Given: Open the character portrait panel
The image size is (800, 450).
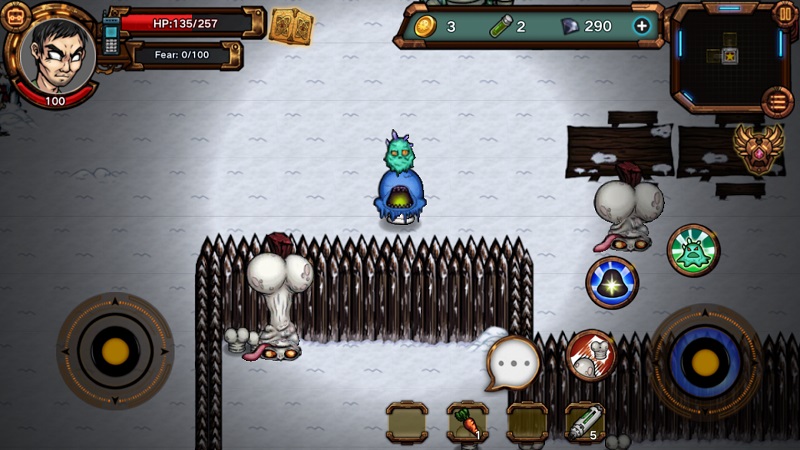Looking at the screenshot, I should 58,55.
